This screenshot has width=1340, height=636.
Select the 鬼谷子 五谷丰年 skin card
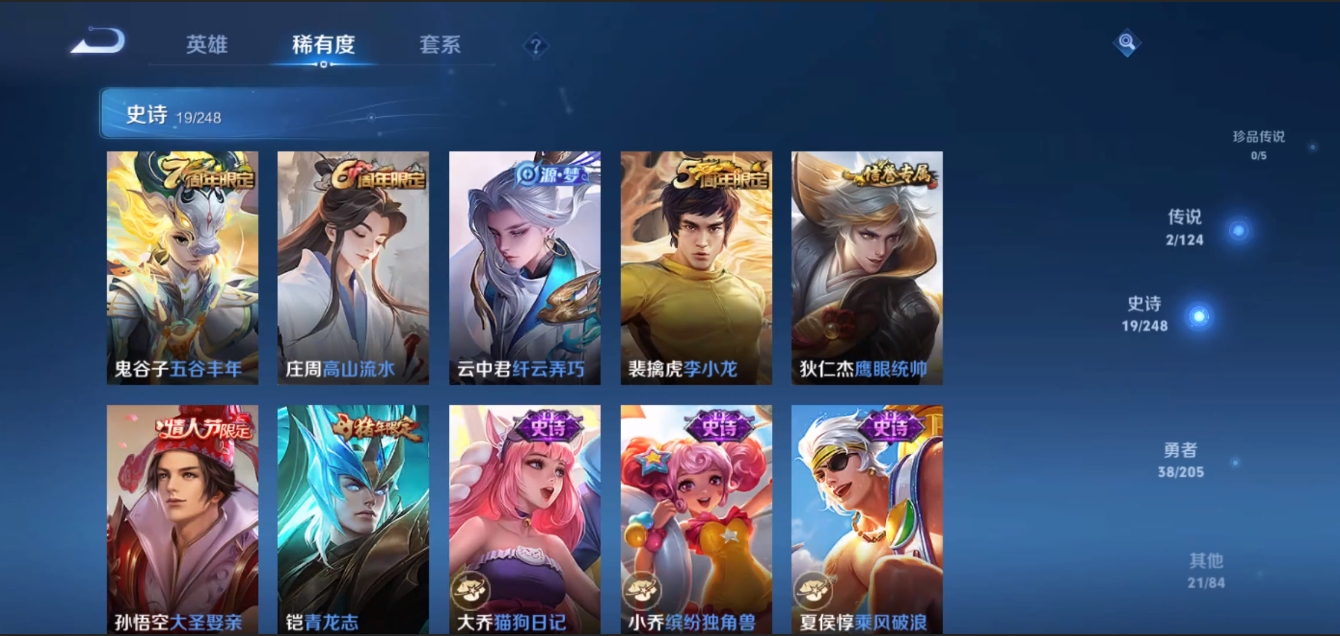[x=182, y=267]
